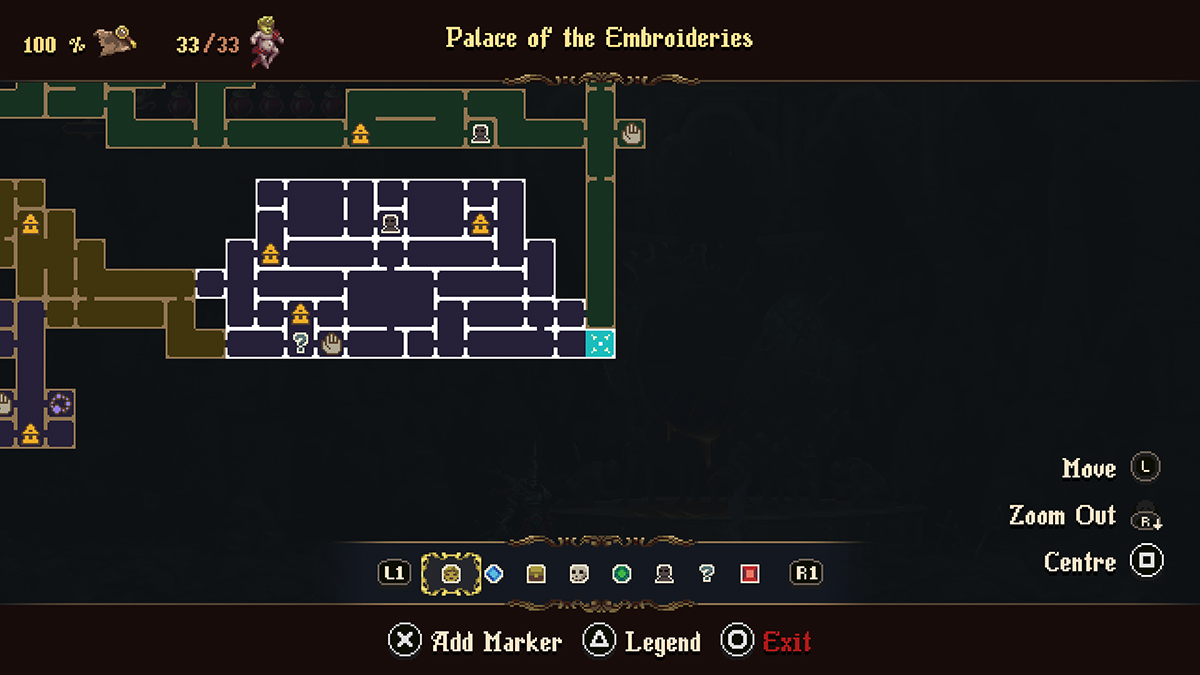
Task: Select the skull marker type
Action: click(x=579, y=574)
